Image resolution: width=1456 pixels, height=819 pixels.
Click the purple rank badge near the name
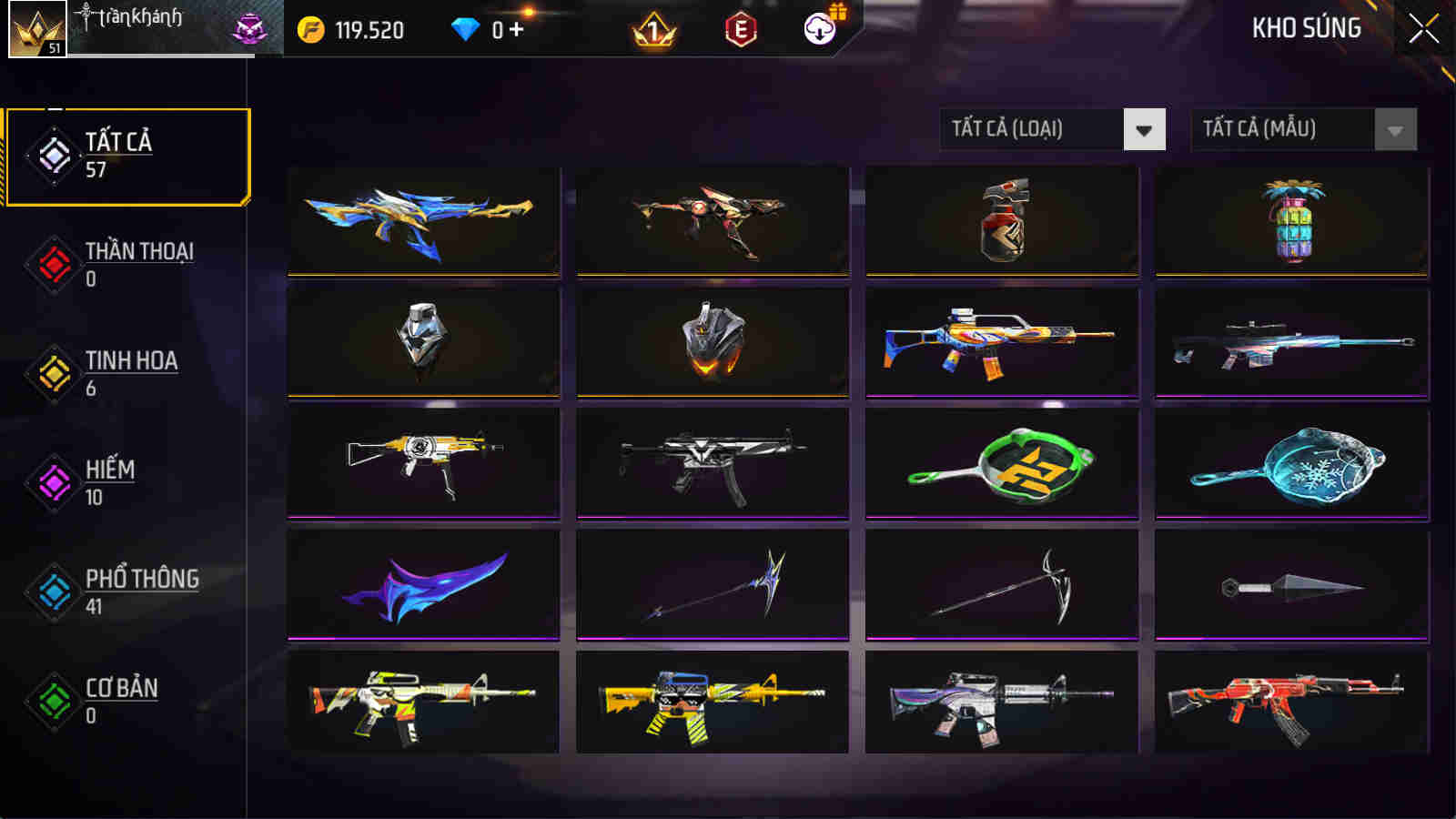point(252,28)
